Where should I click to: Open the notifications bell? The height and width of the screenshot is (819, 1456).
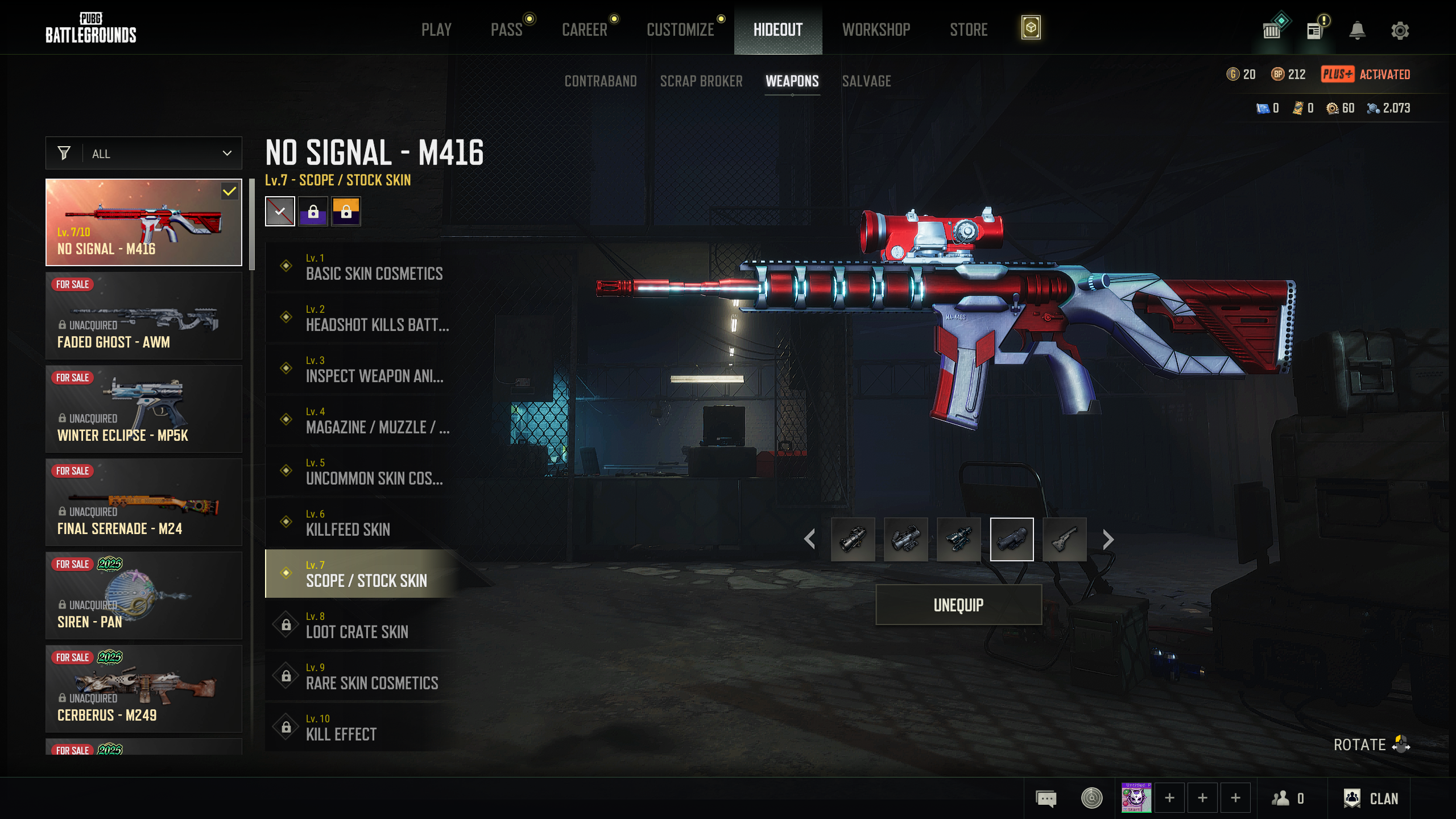(1357, 30)
